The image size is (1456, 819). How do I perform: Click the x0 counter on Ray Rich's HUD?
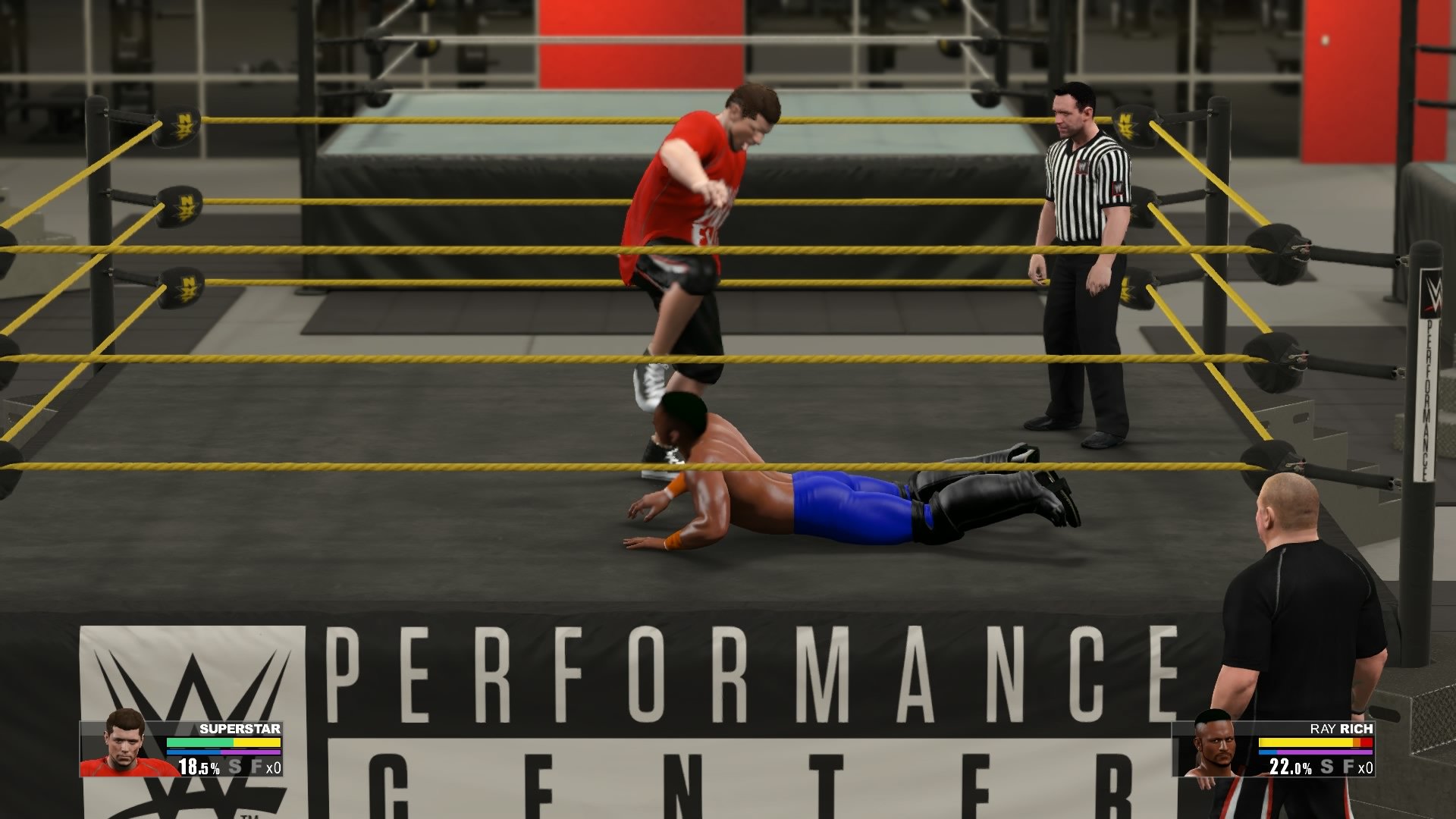click(1366, 767)
